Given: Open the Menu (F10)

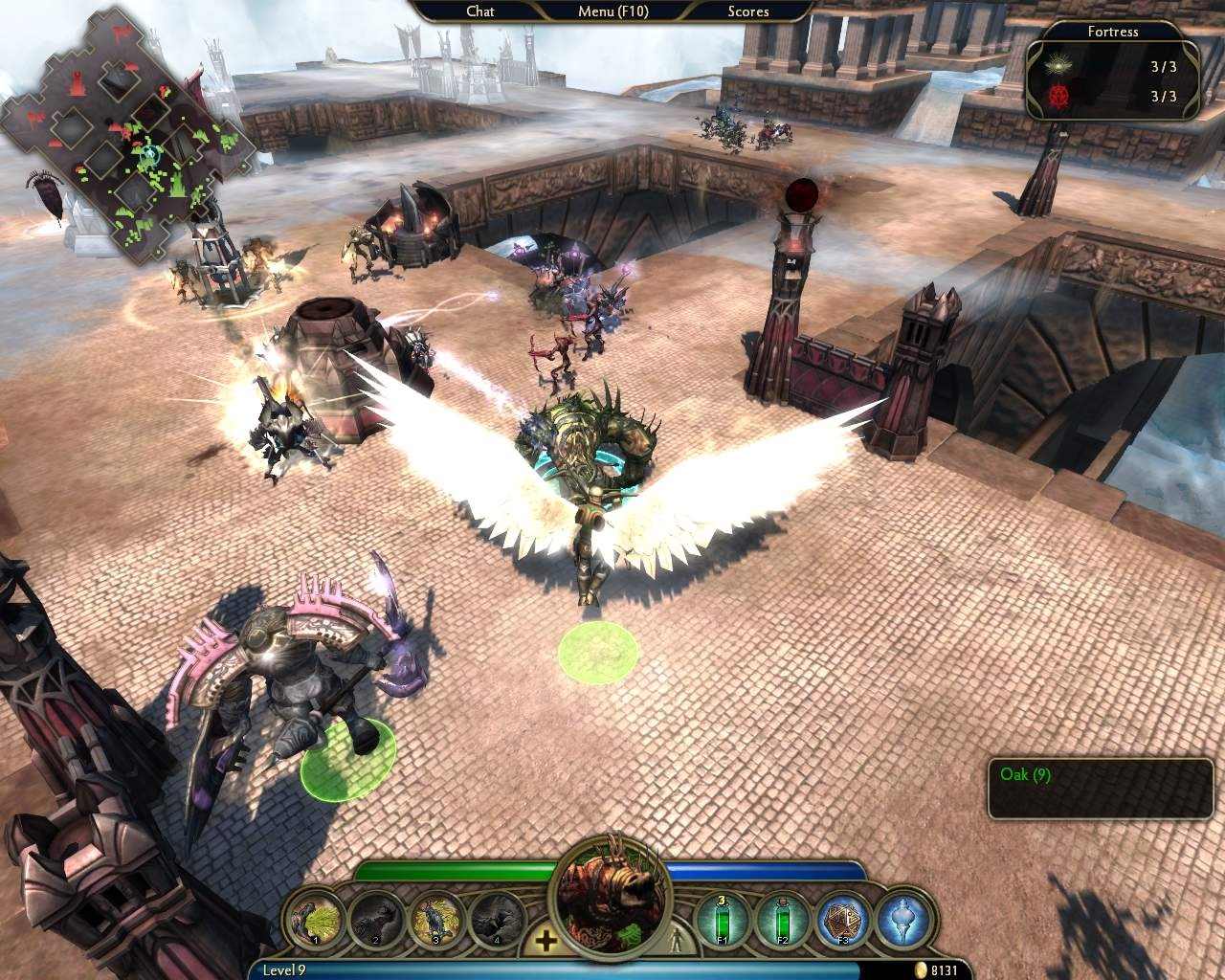Looking at the screenshot, I should (x=612, y=11).
